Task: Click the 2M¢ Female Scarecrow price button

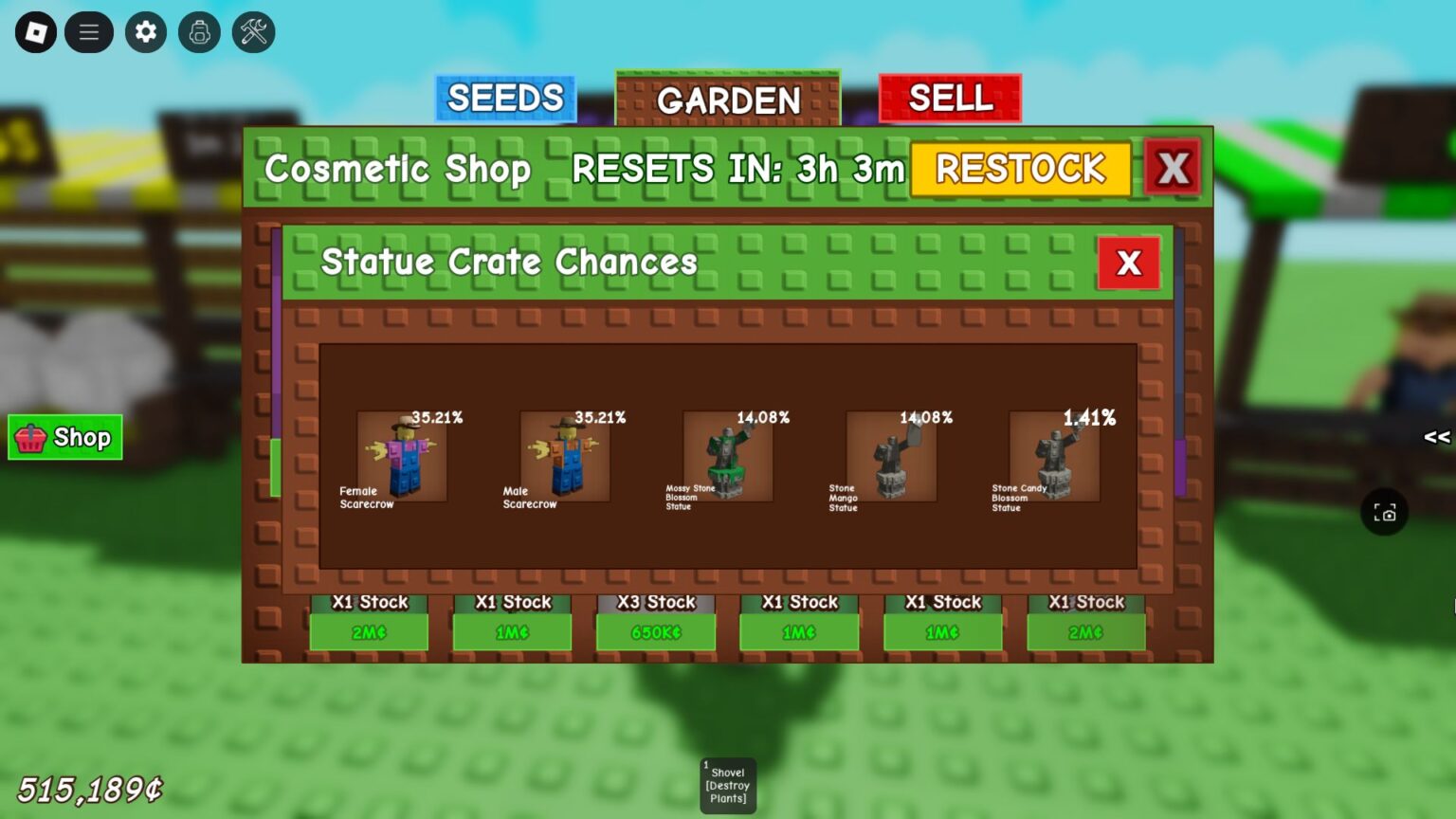Action: click(369, 631)
